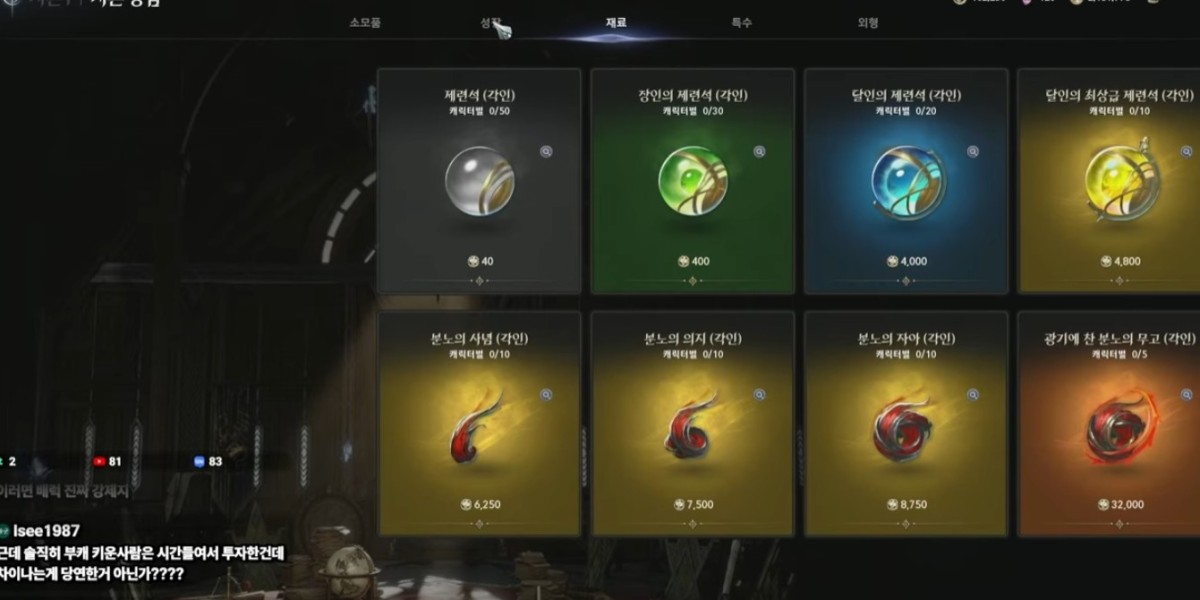Click the magnifier on 분노의 의지 card
The width and height of the screenshot is (1200, 600).
pyautogui.click(x=759, y=395)
